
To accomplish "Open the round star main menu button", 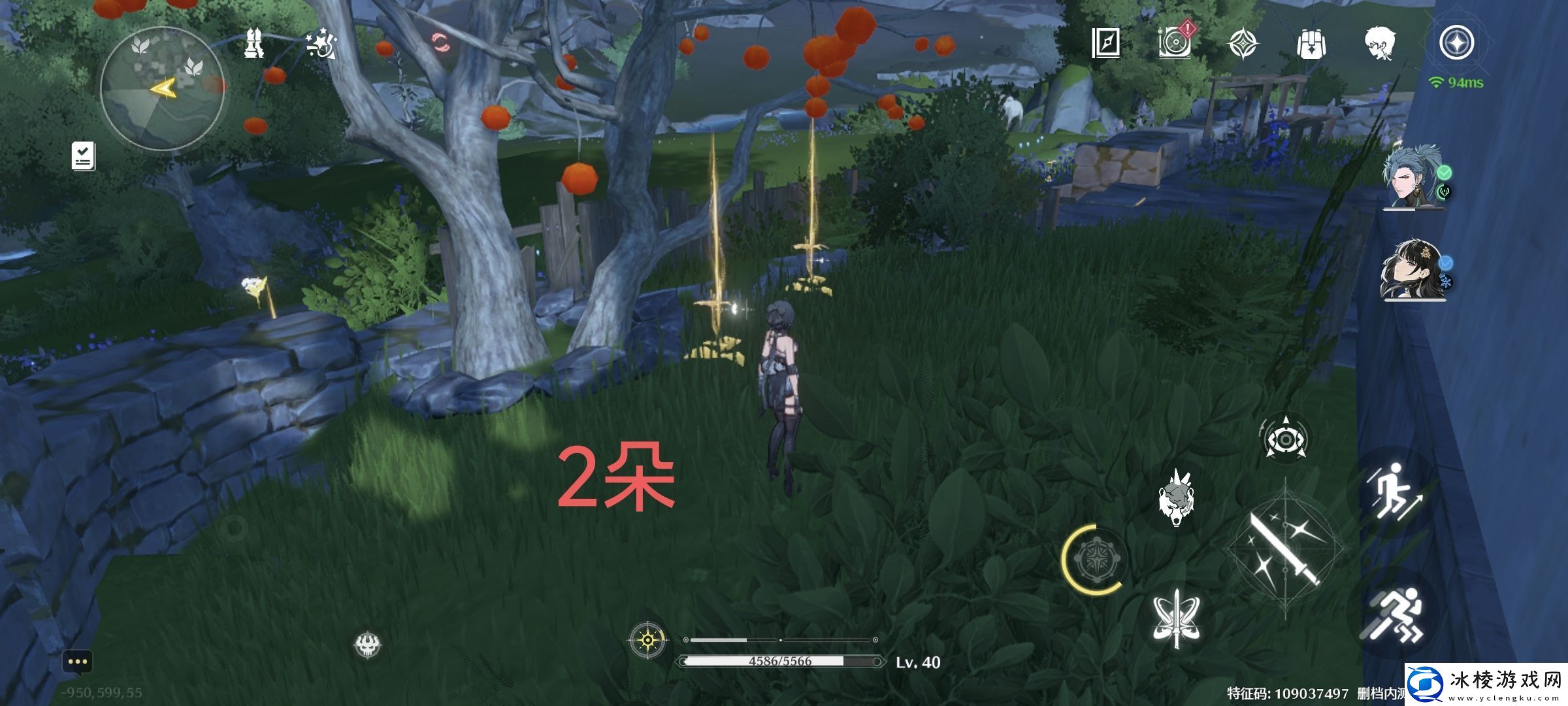I will click(1456, 43).
